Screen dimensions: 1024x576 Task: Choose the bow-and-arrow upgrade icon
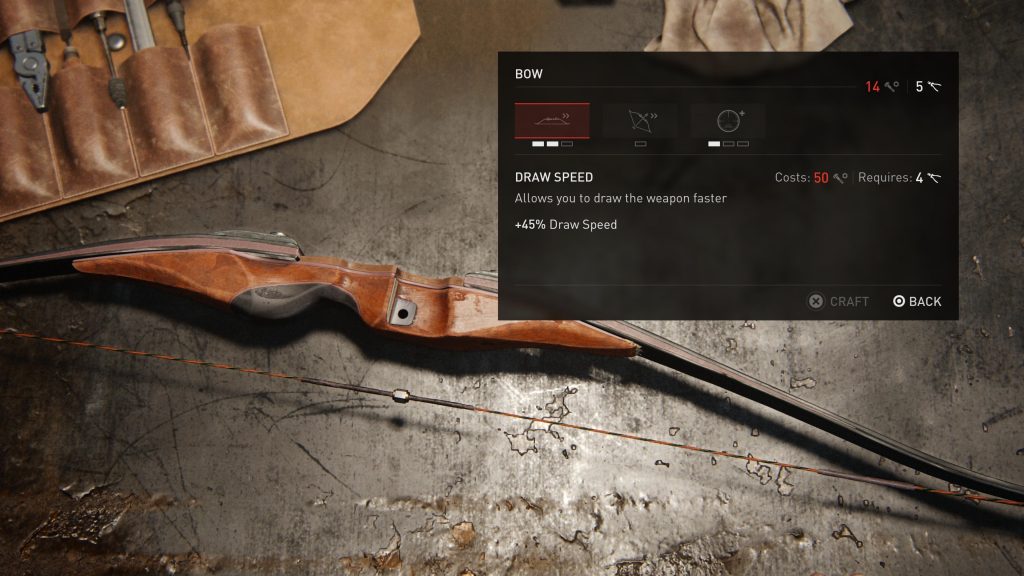click(x=640, y=121)
